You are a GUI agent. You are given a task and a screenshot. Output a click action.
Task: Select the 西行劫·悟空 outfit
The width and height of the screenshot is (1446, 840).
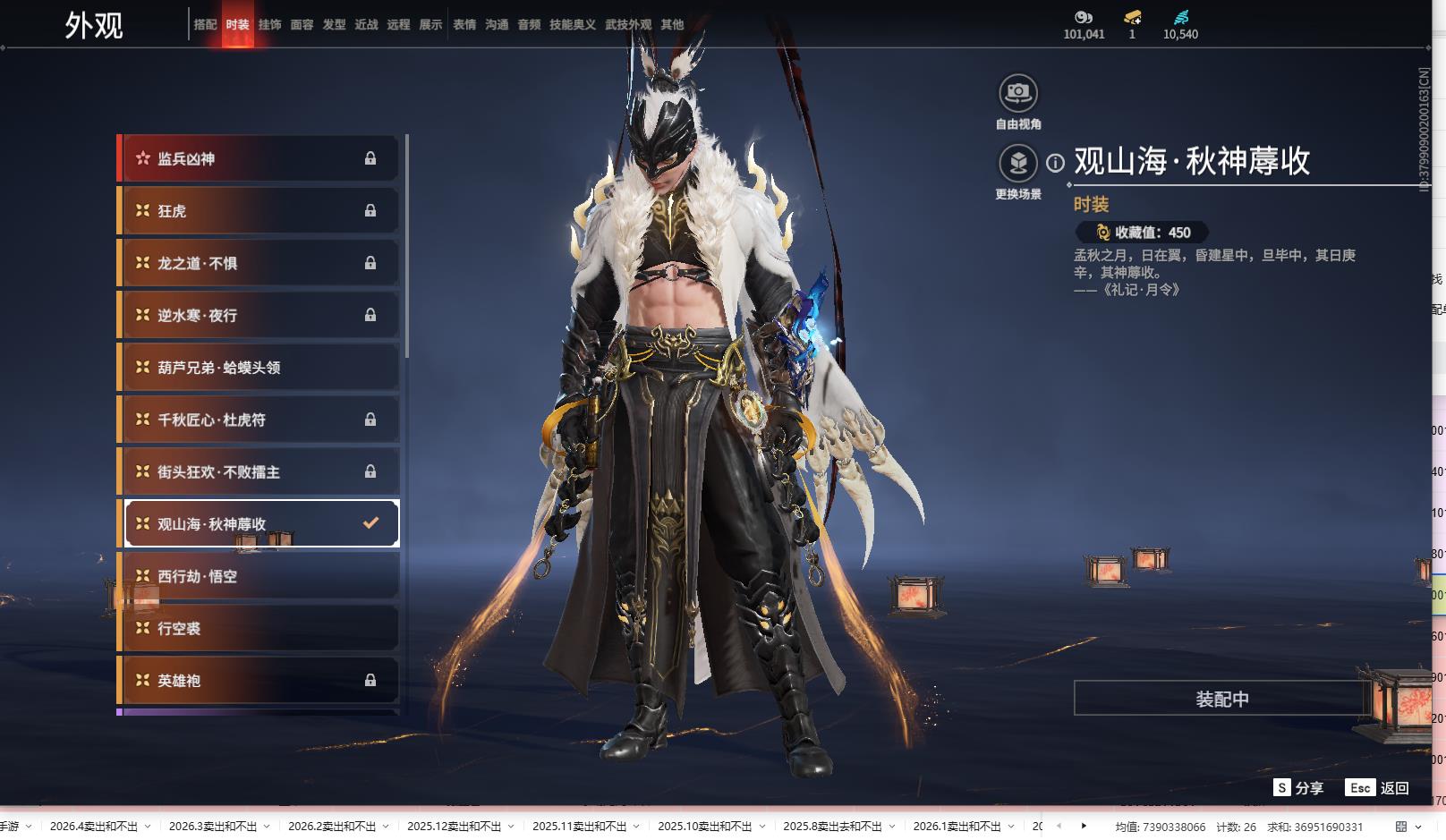[x=259, y=576]
